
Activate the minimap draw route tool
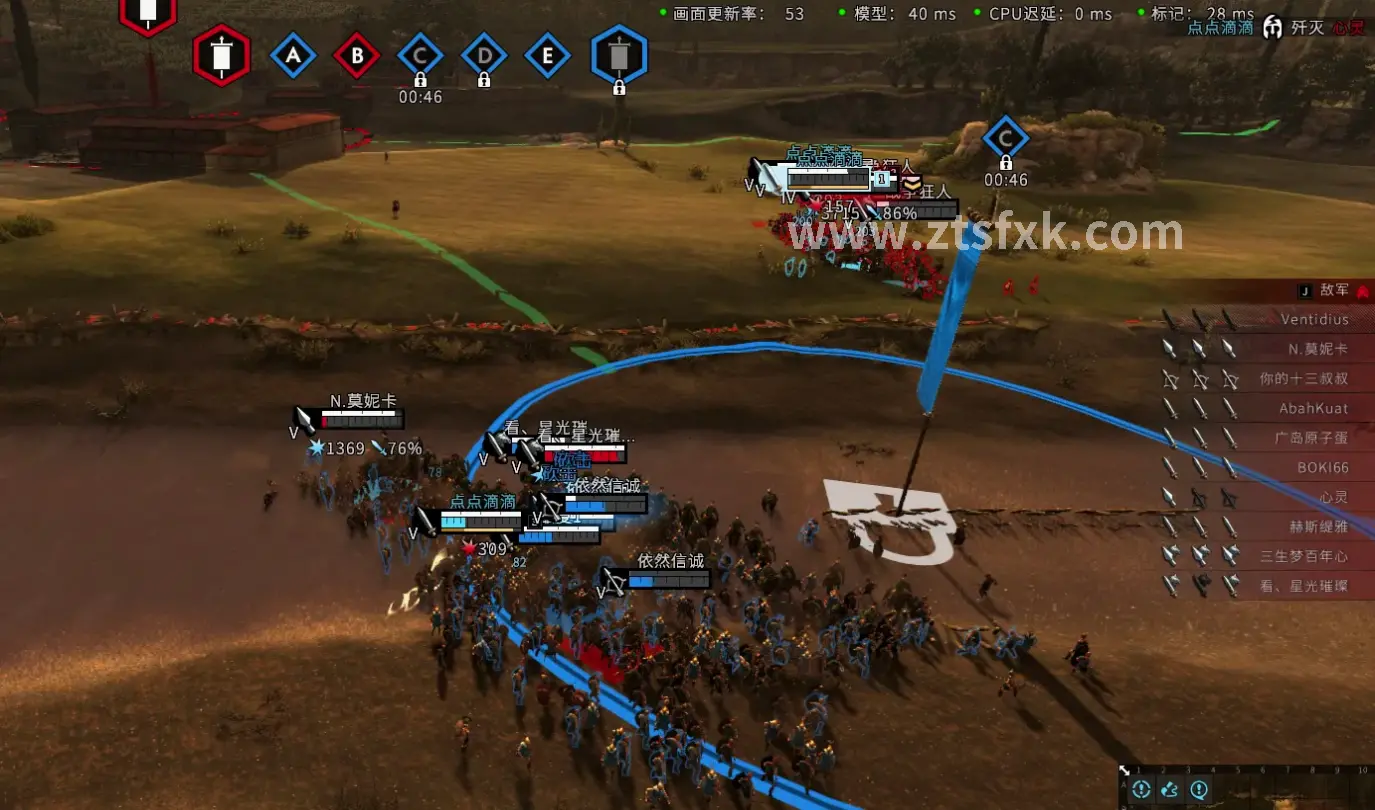1170,790
